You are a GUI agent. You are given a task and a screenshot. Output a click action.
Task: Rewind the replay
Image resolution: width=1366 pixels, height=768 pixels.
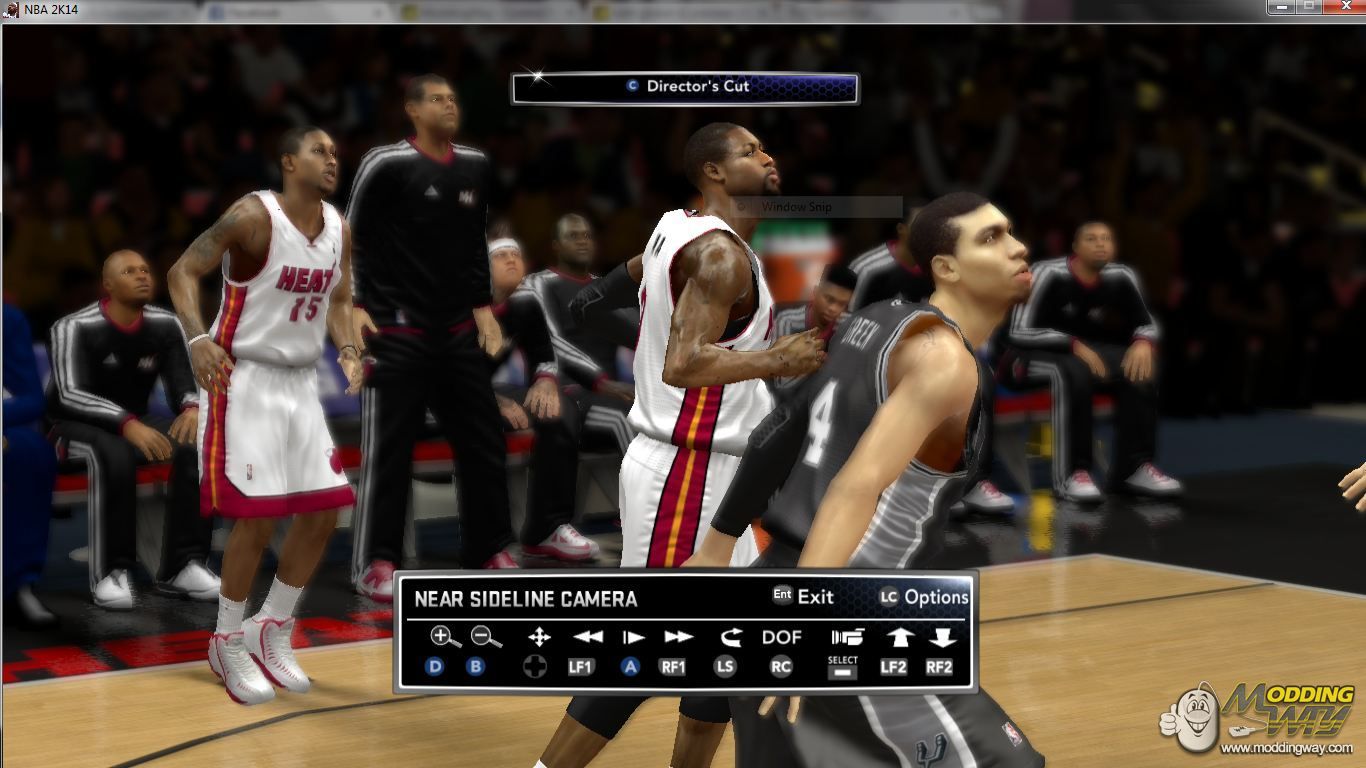[588, 637]
